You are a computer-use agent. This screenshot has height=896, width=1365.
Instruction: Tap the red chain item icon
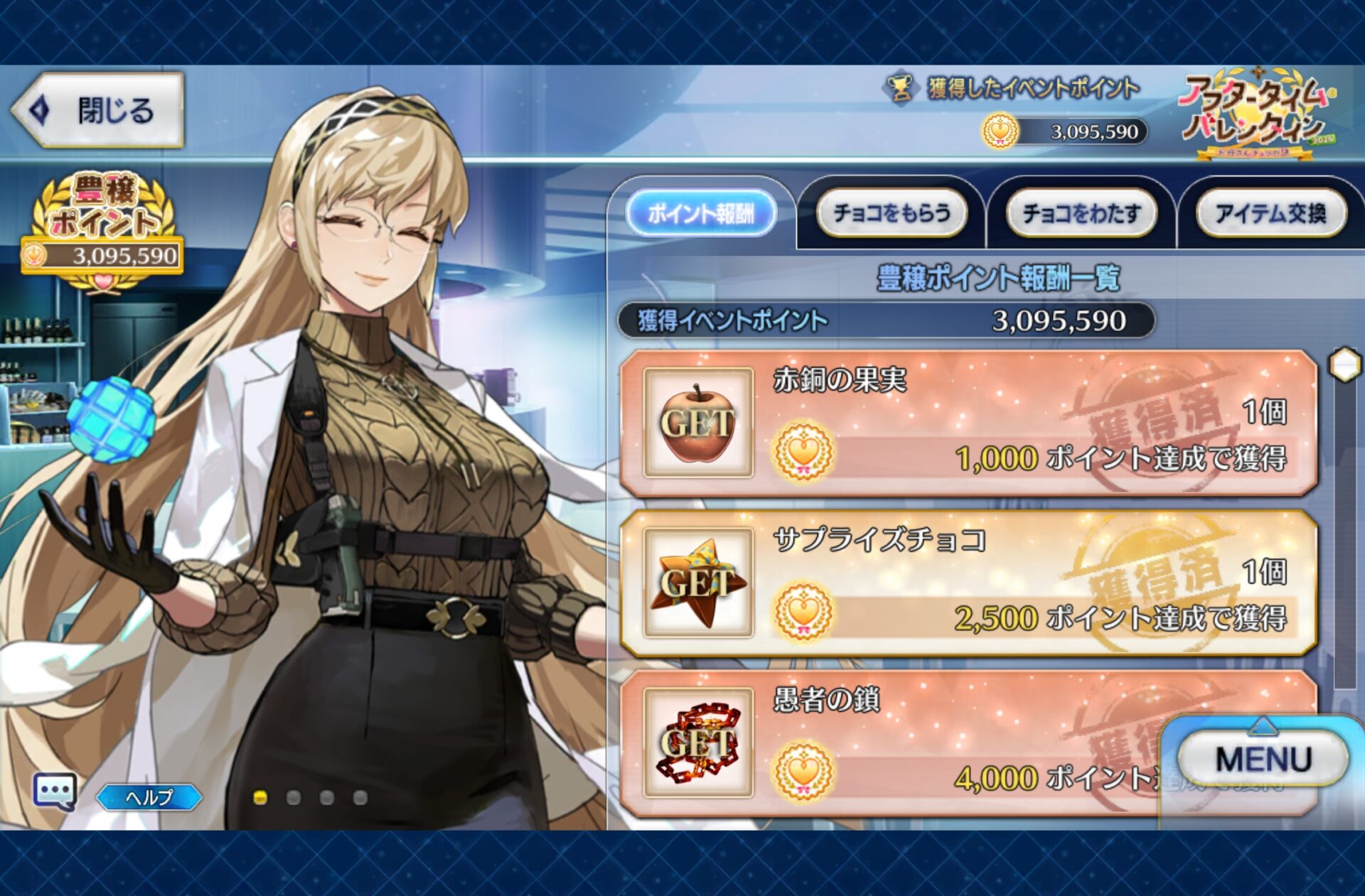click(697, 743)
